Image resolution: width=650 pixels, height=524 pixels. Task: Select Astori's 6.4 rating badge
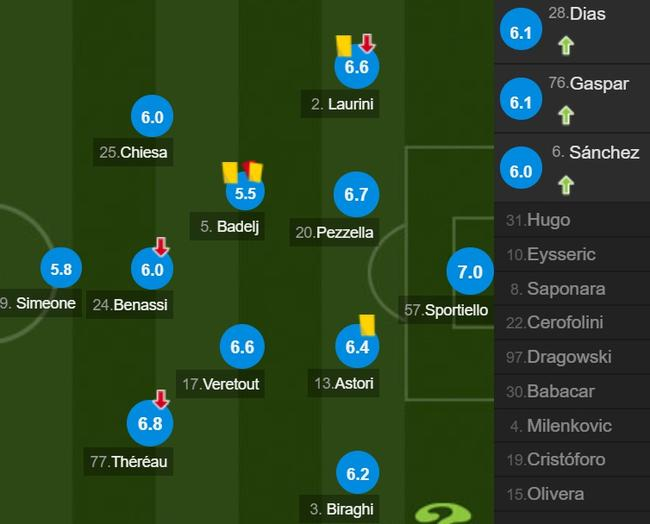(x=357, y=348)
